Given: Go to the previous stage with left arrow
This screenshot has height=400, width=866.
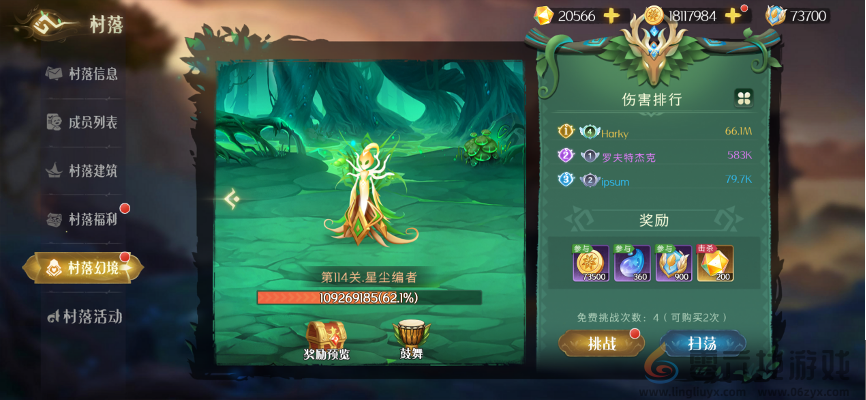Looking at the screenshot, I should [x=232, y=199].
